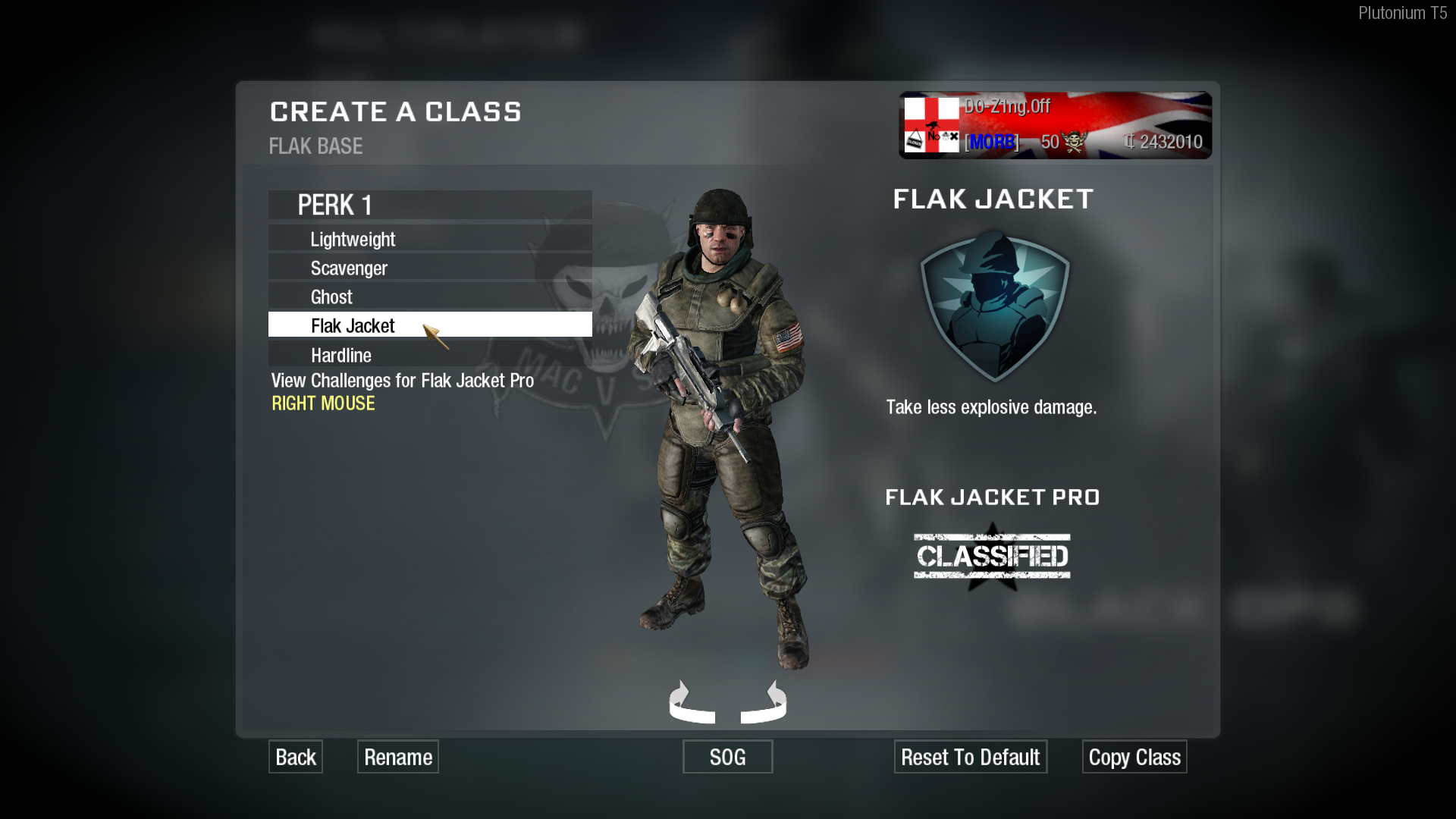Rotate the soldier model right
This screenshot has height=819, width=1456.
coord(765,704)
